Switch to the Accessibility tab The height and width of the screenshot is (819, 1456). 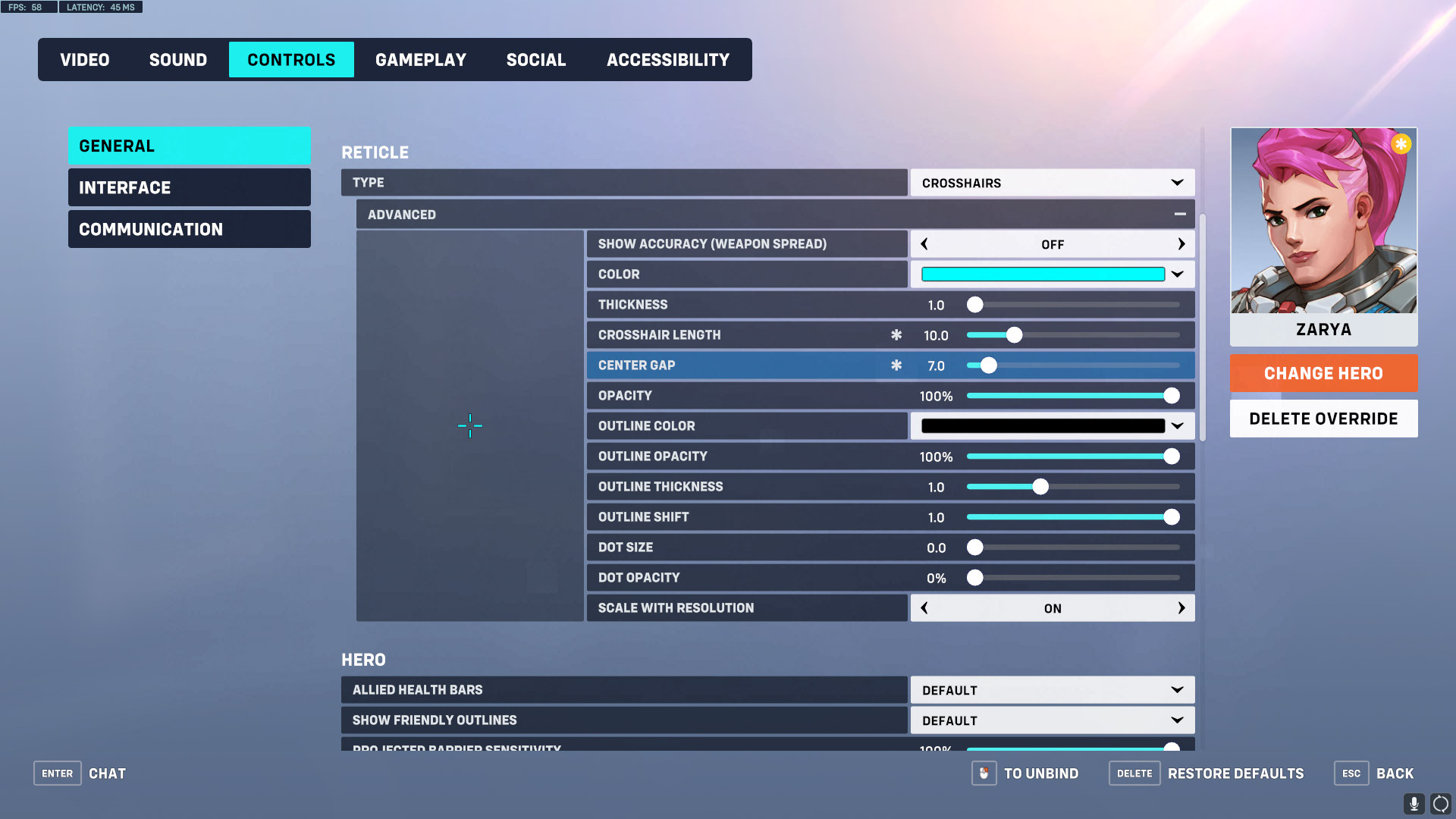point(667,59)
